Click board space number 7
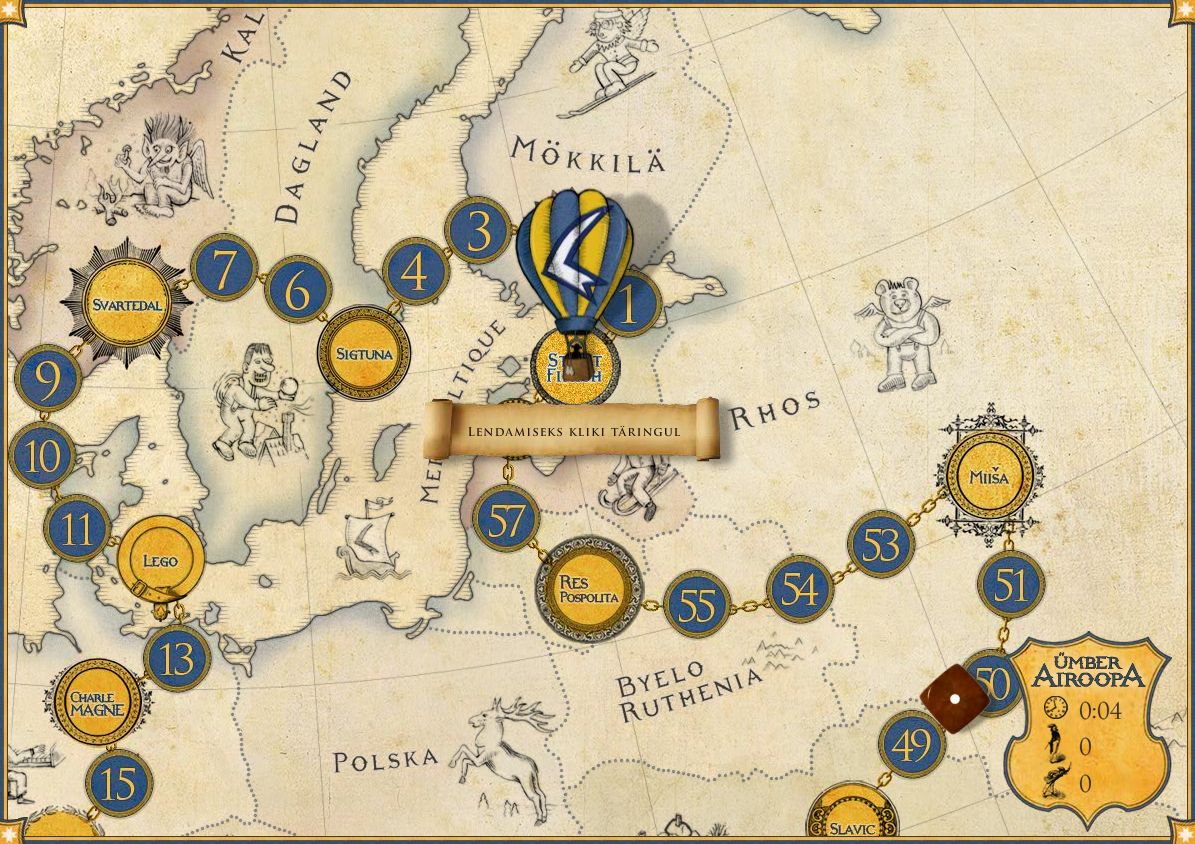The height and width of the screenshot is (844, 1195). (224, 268)
